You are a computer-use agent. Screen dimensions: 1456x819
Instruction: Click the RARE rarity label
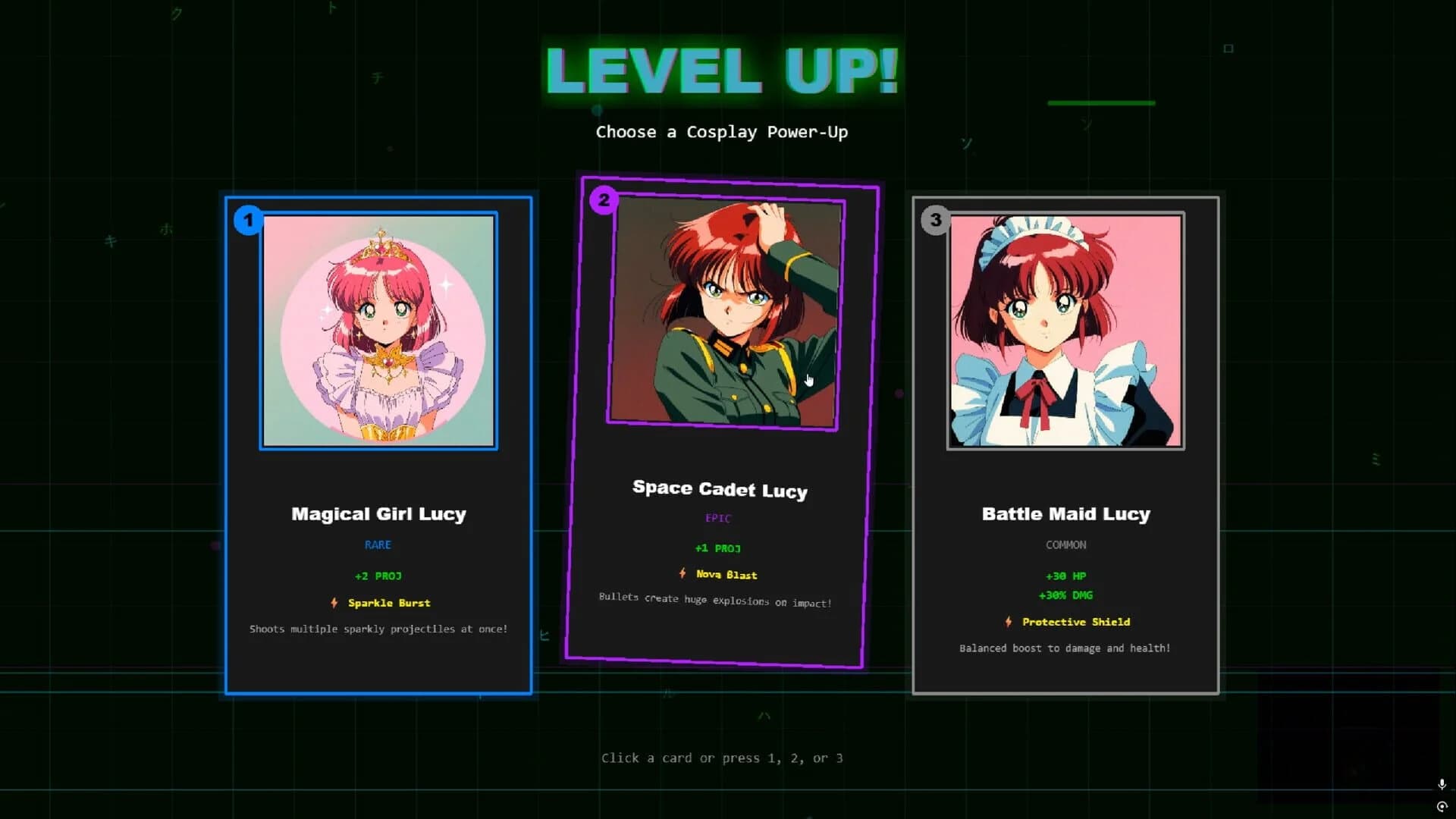[x=378, y=544]
